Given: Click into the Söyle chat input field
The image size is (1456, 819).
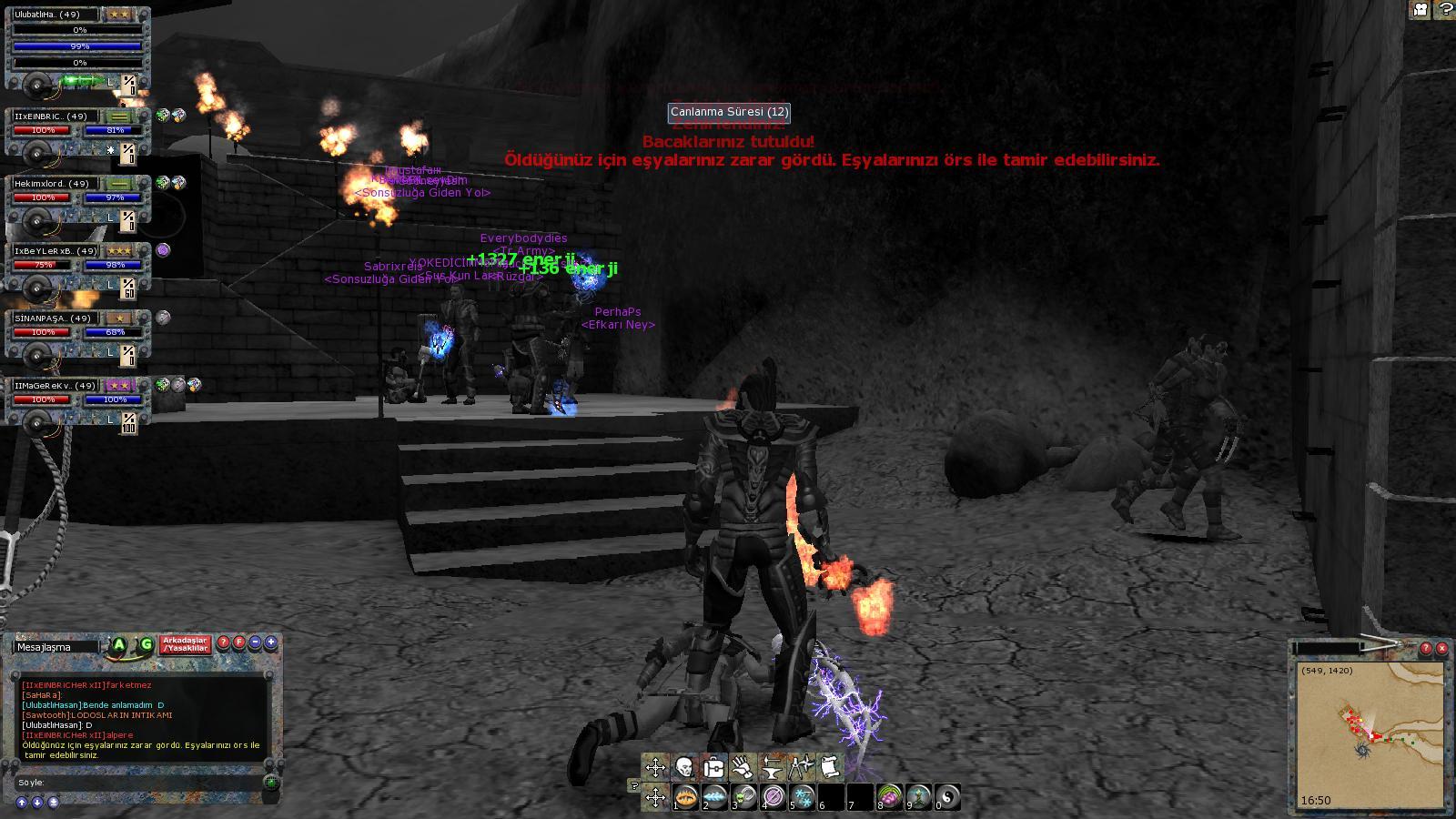Looking at the screenshot, I should click(136, 783).
